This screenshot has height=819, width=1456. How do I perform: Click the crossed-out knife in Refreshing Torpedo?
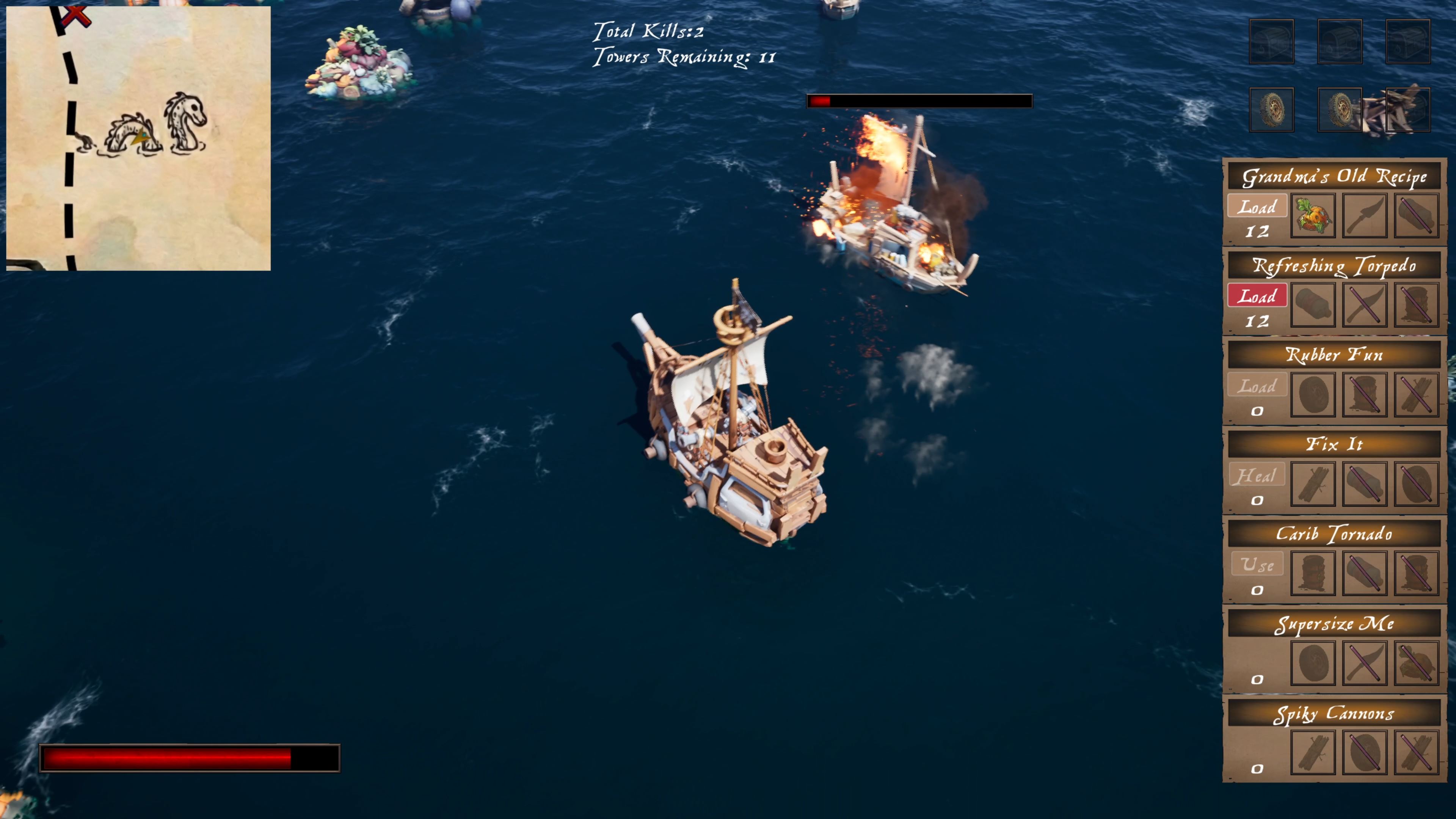pos(1365,305)
